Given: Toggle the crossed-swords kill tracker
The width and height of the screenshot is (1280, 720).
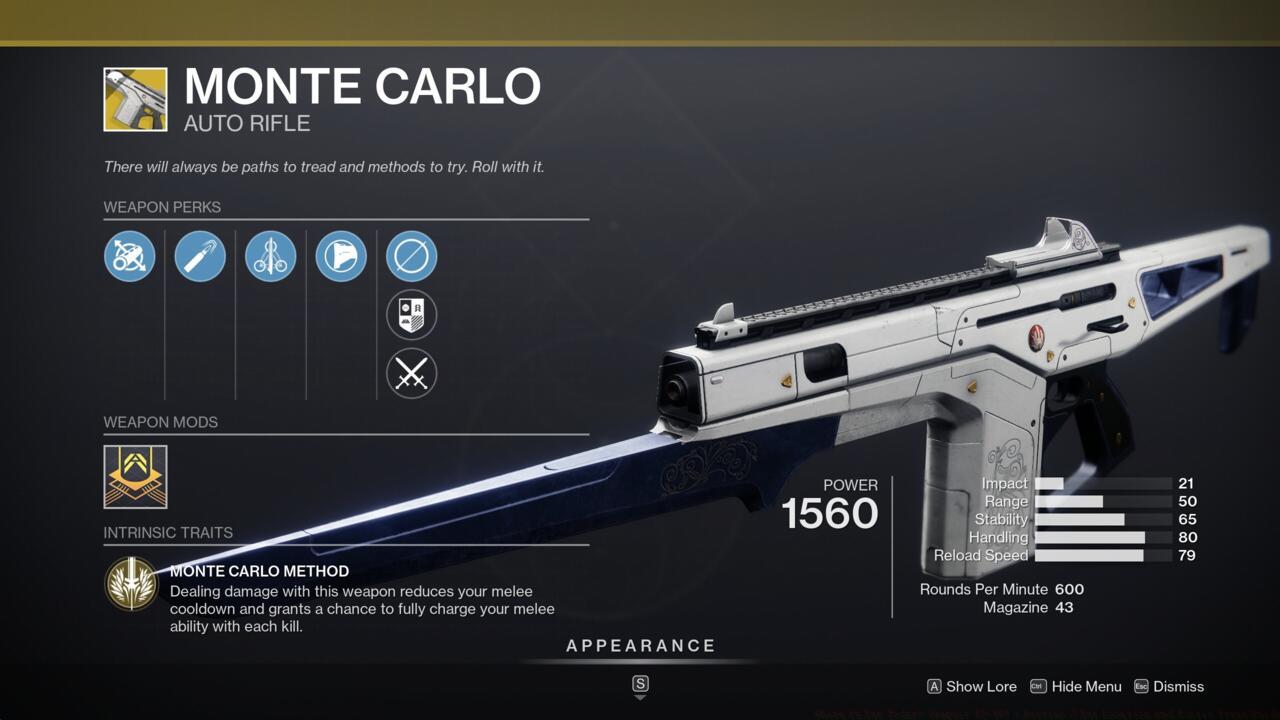Looking at the screenshot, I should click(x=411, y=374).
